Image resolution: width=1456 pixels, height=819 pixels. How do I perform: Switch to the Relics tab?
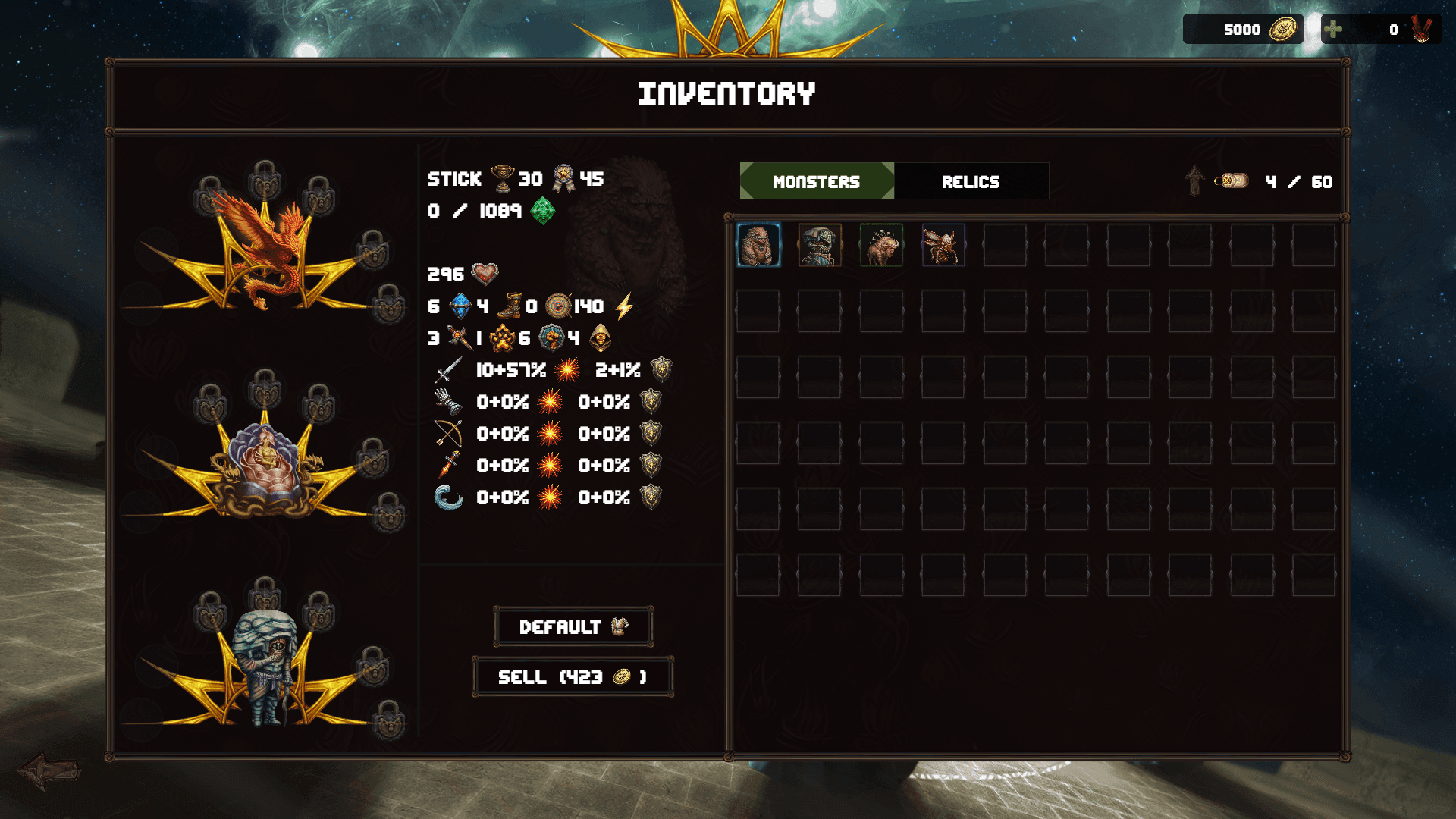(971, 181)
